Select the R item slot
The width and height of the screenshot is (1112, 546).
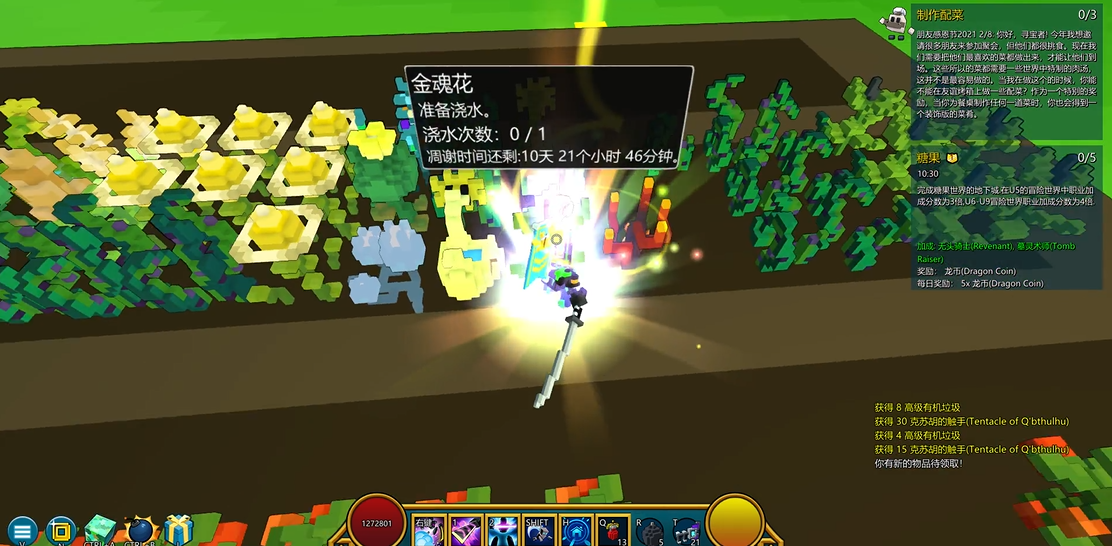[649, 532]
